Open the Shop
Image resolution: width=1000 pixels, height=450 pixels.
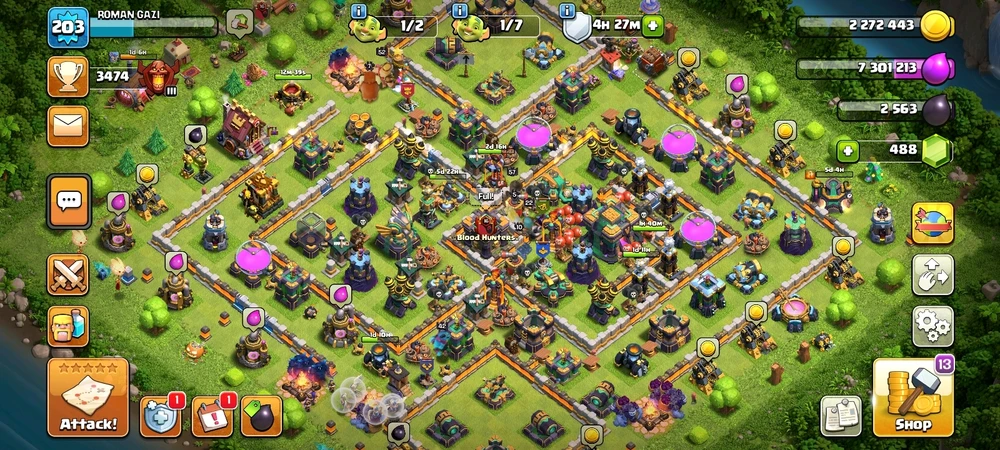(x=913, y=397)
